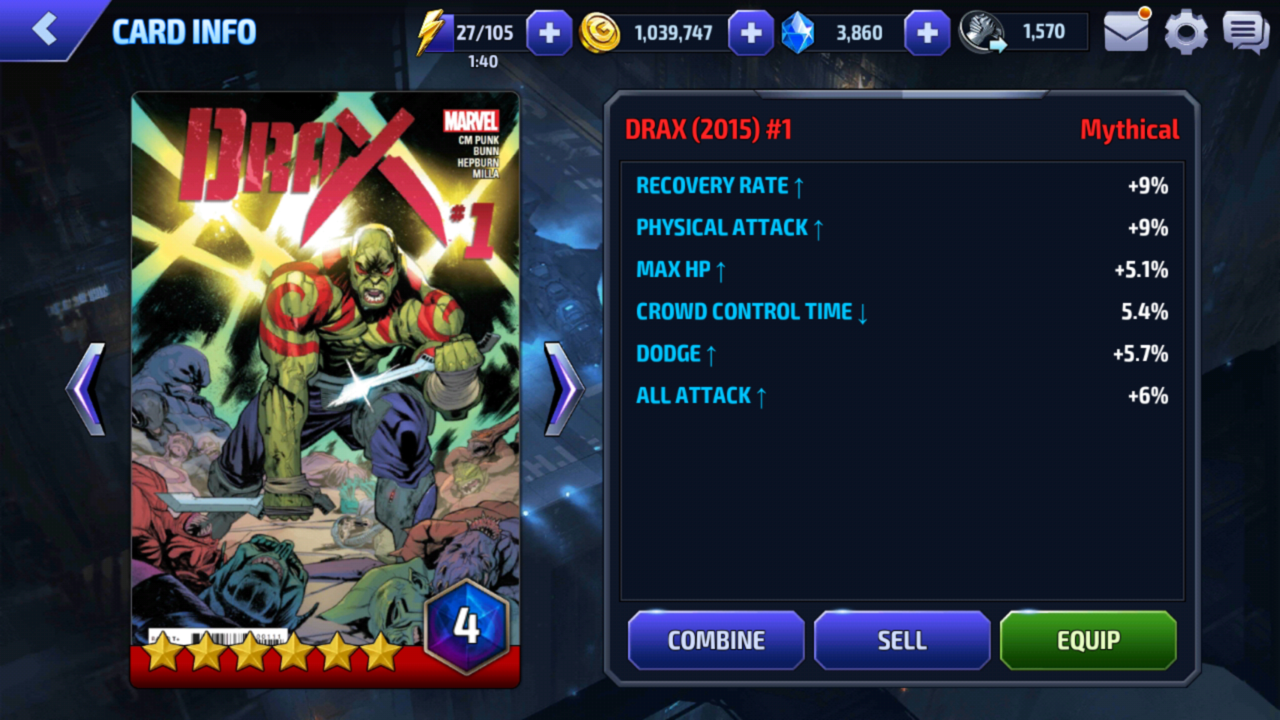Open the chat speech bubble
This screenshot has height=720, width=1280.
point(1245,33)
